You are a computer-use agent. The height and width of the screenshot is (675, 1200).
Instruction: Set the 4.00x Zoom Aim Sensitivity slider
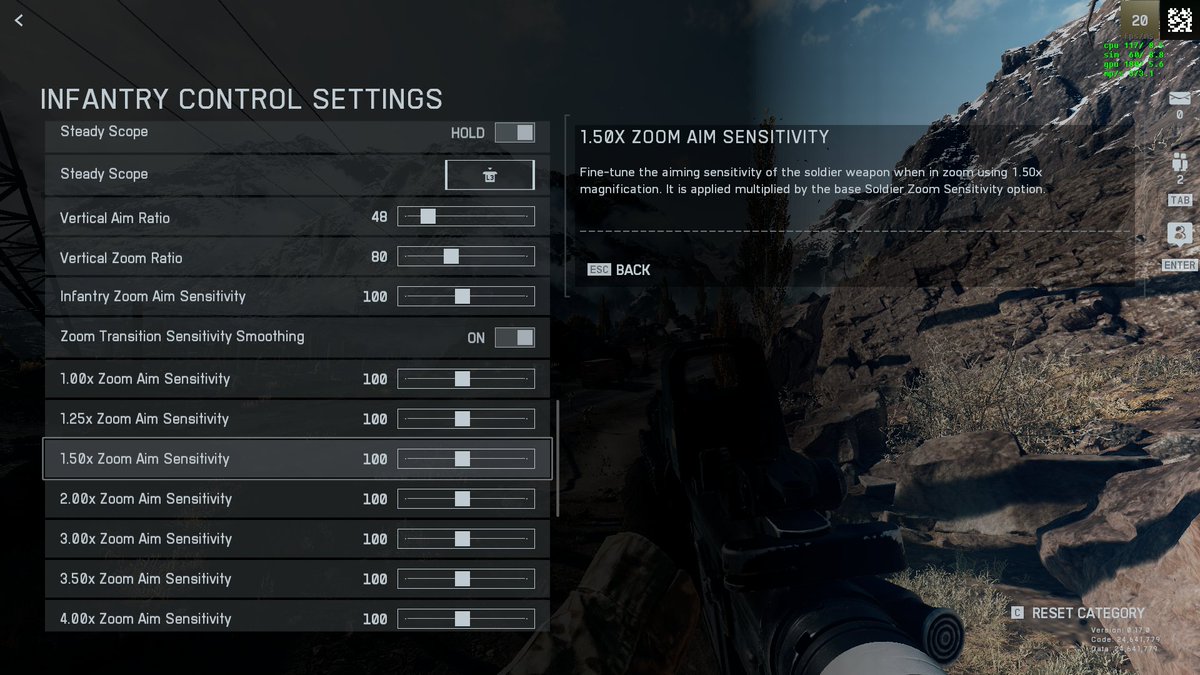pyautogui.click(x=462, y=619)
